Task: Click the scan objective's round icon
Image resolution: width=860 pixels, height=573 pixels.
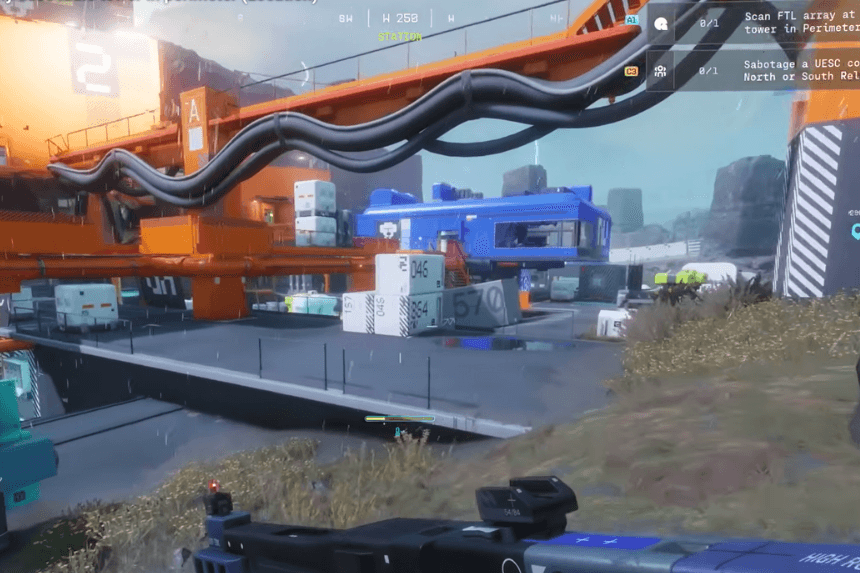Action: click(x=661, y=22)
